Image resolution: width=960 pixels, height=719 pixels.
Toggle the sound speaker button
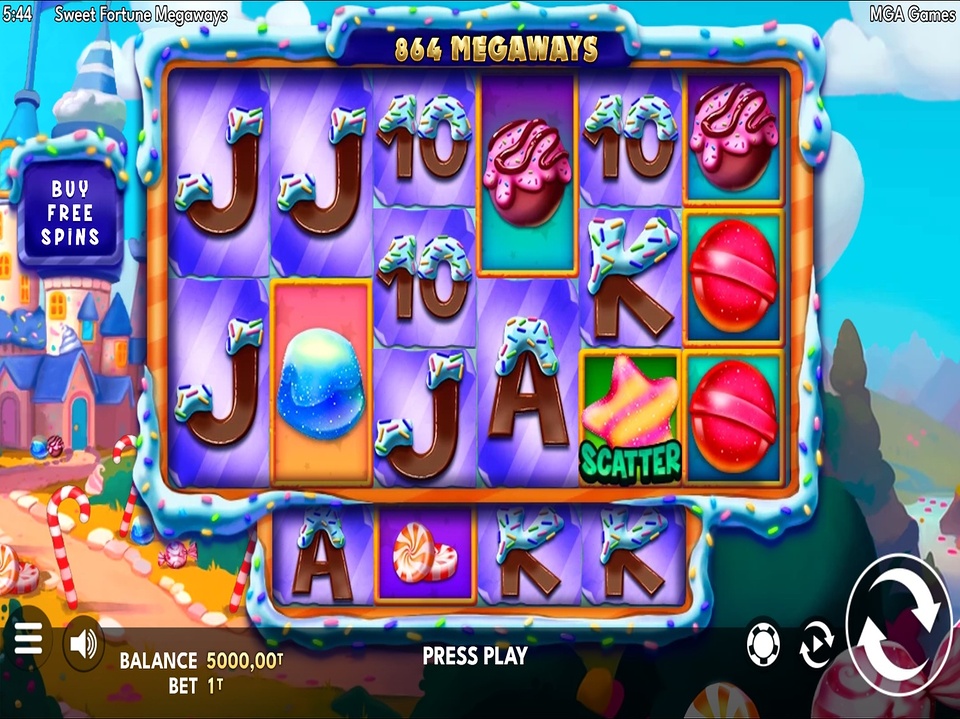click(83, 644)
